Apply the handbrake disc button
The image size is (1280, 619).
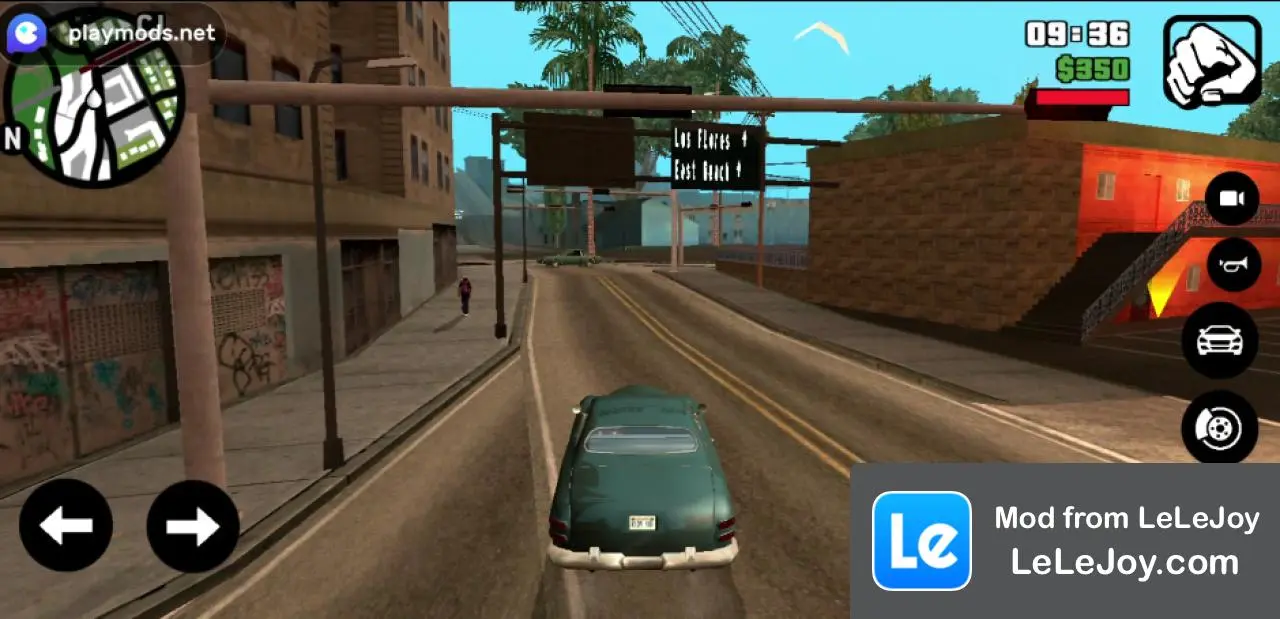[1220, 428]
